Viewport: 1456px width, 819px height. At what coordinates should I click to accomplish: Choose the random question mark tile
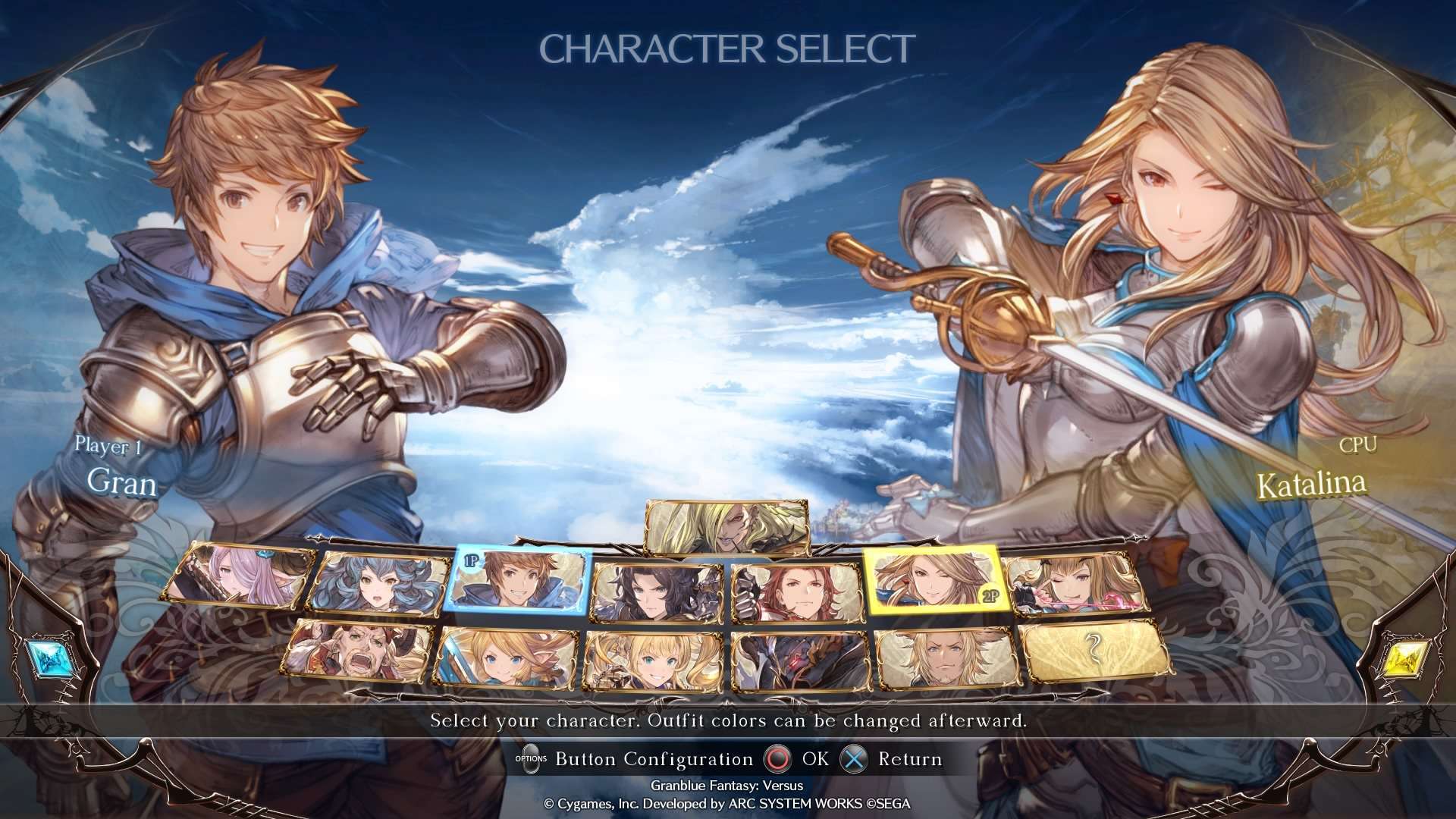click(1094, 649)
